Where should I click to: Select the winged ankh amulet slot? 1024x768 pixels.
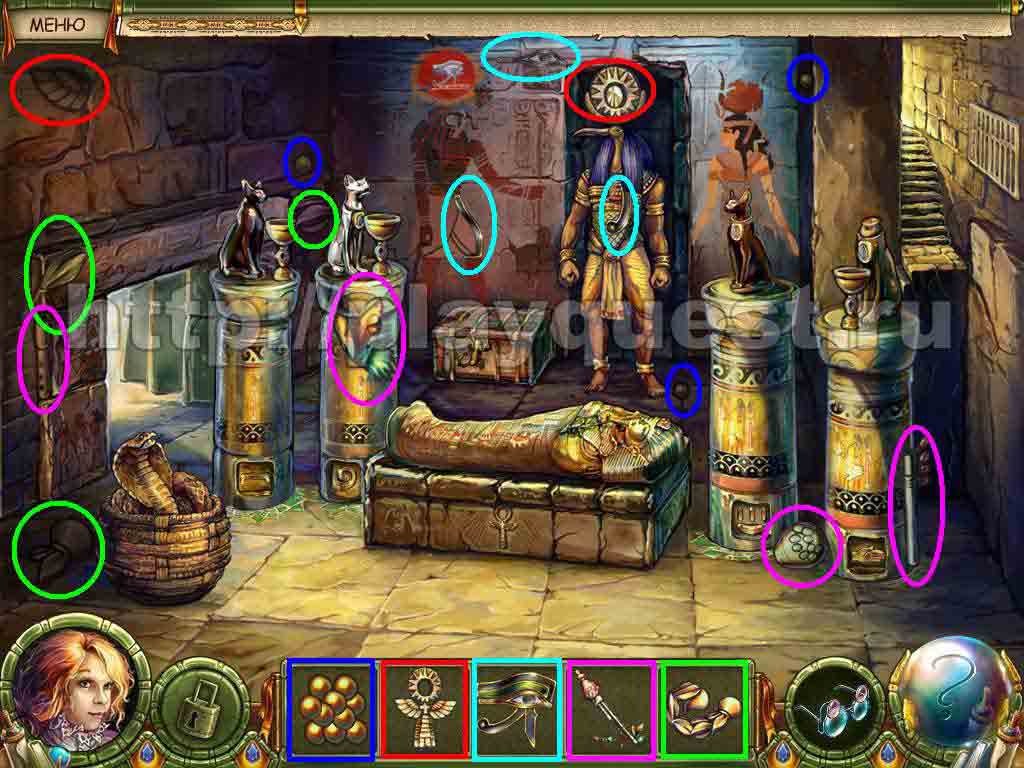click(421, 708)
